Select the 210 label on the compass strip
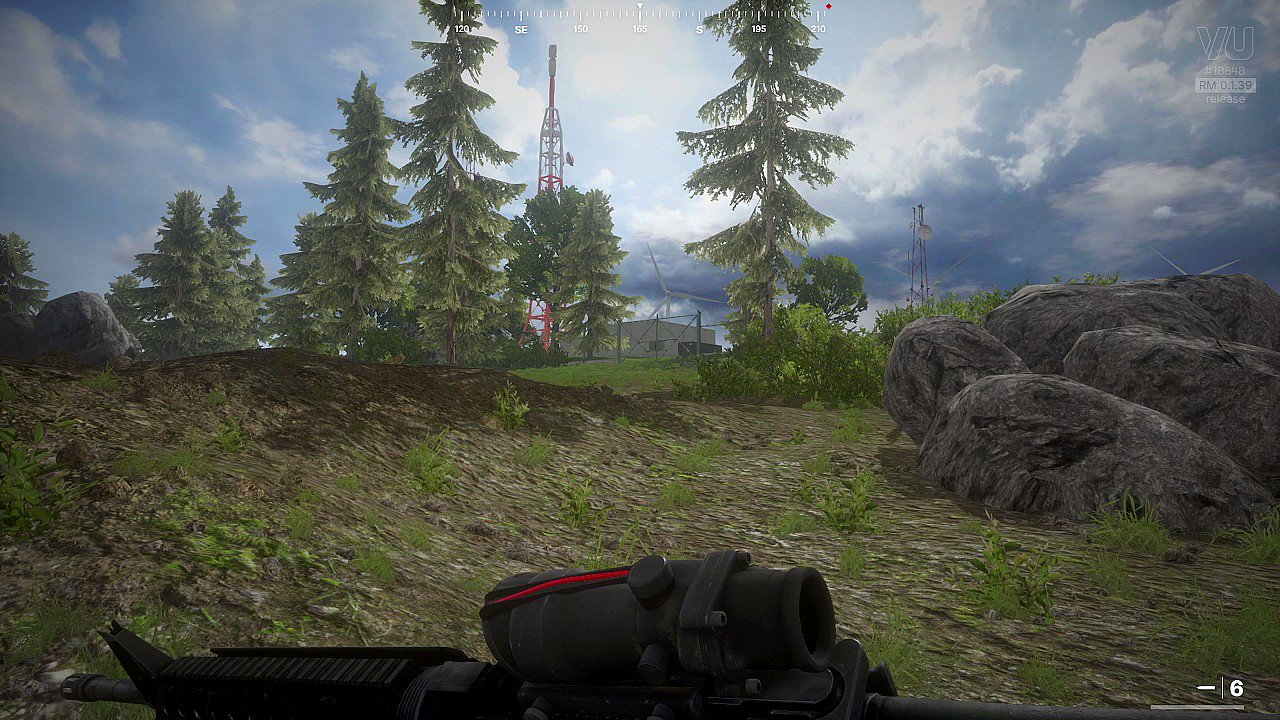Image resolution: width=1280 pixels, height=720 pixels. point(819,29)
